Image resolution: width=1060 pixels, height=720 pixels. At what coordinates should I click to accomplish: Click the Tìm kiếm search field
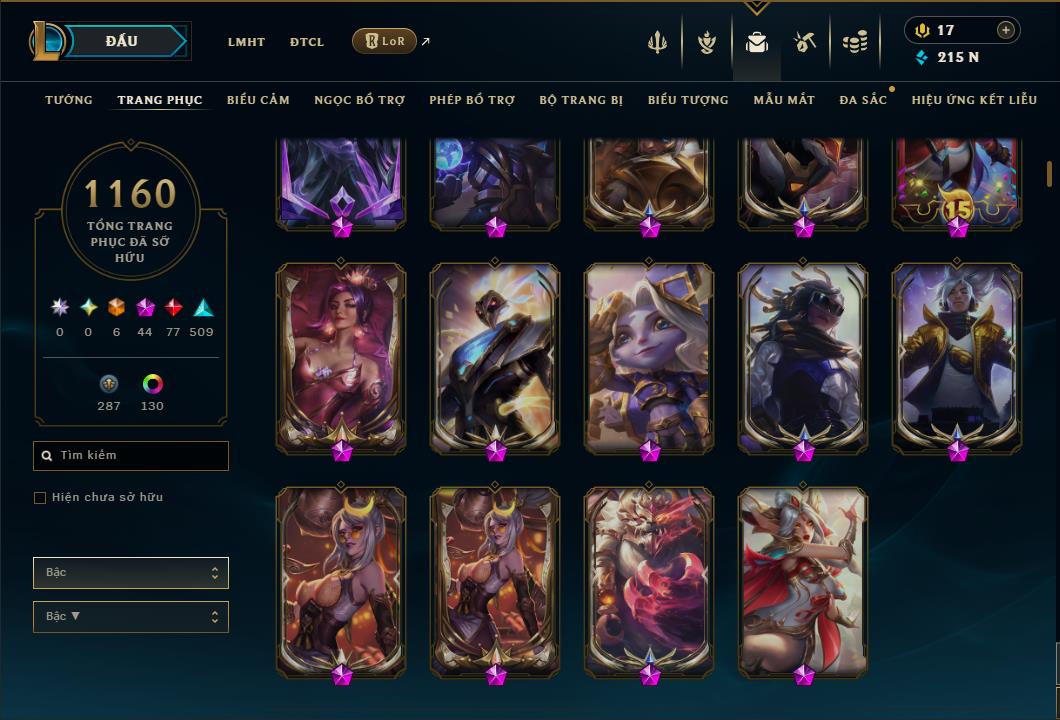click(x=131, y=456)
